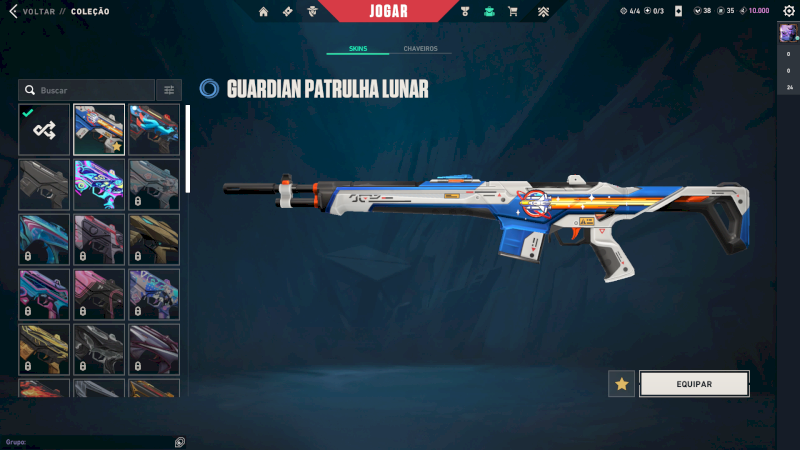Open the trophy icon in the top bar
This screenshot has height=450, width=800.
point(465,12)
